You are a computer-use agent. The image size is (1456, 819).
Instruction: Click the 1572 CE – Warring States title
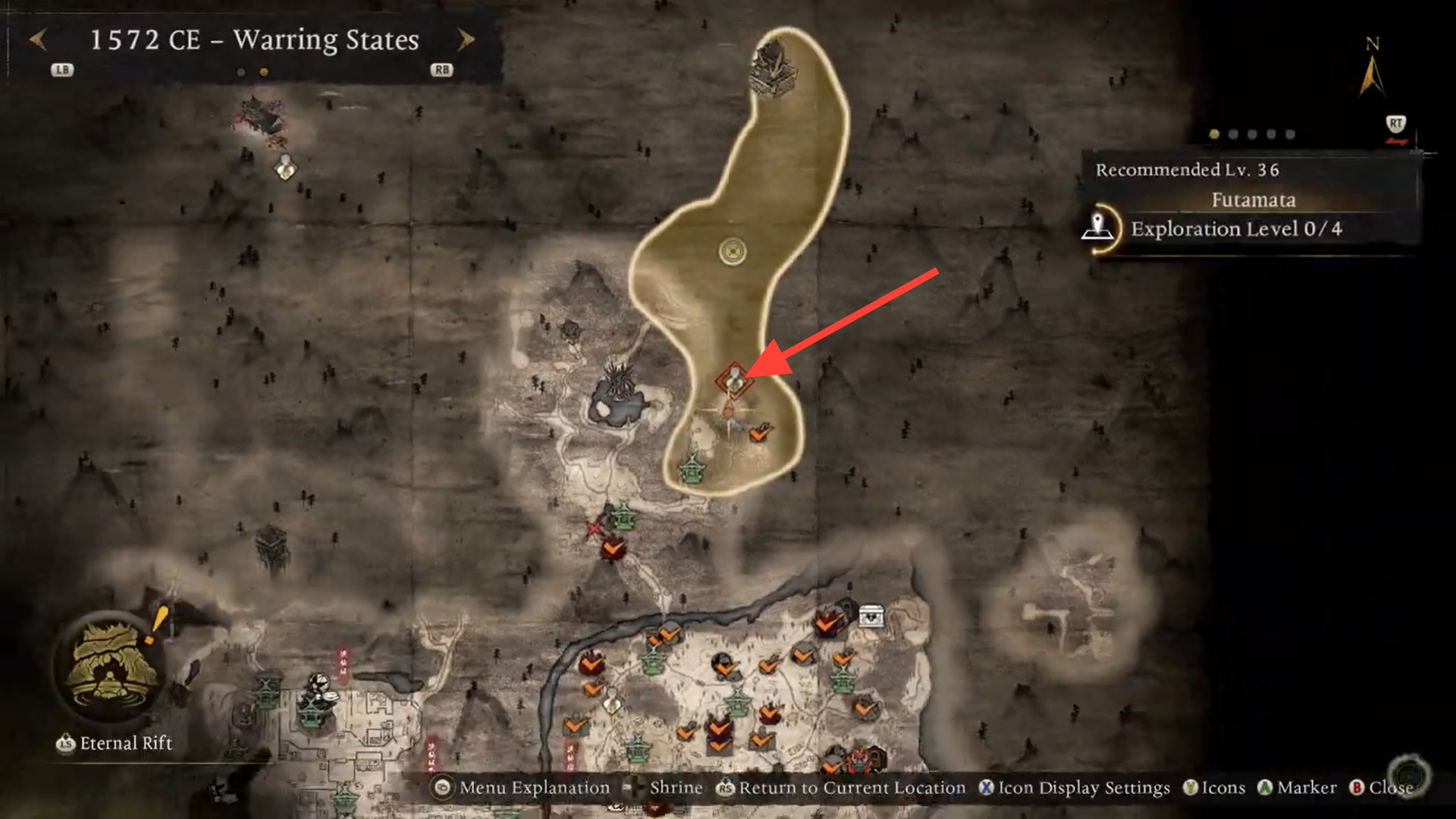point(254,40)
